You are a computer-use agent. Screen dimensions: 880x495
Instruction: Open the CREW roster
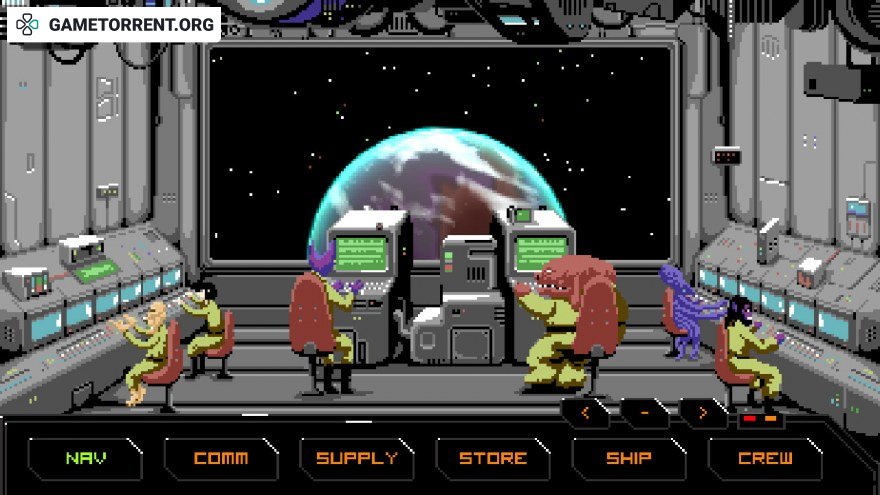[765, 459]
